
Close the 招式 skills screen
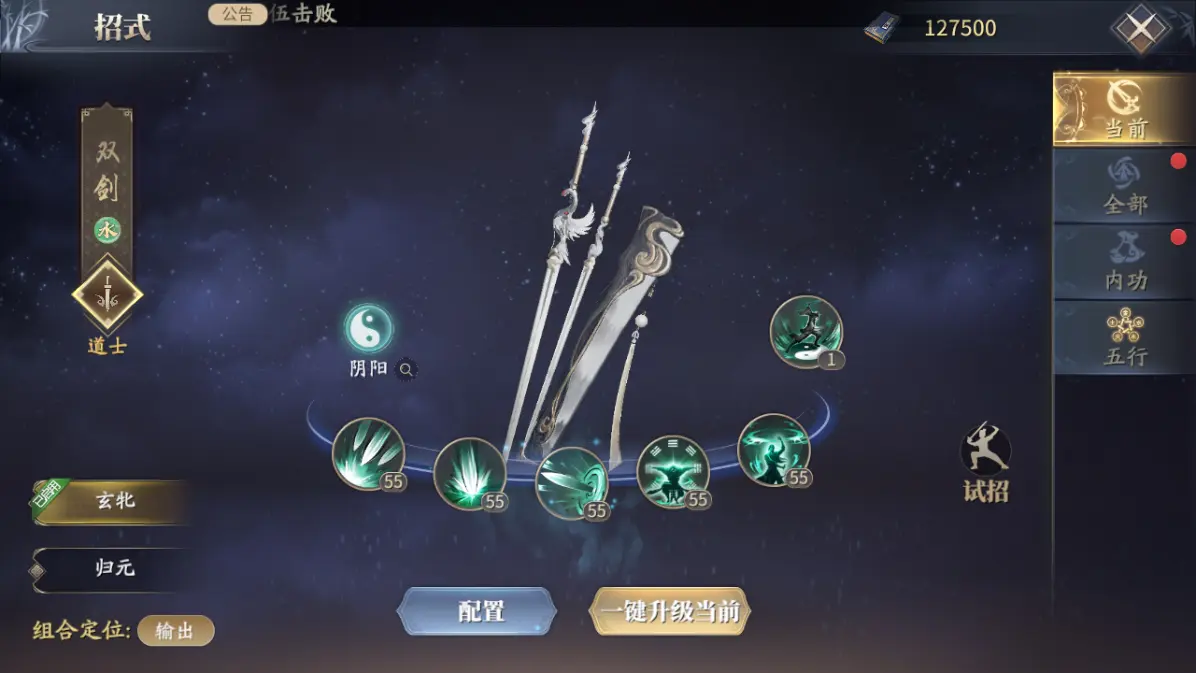coord(1140,29)
